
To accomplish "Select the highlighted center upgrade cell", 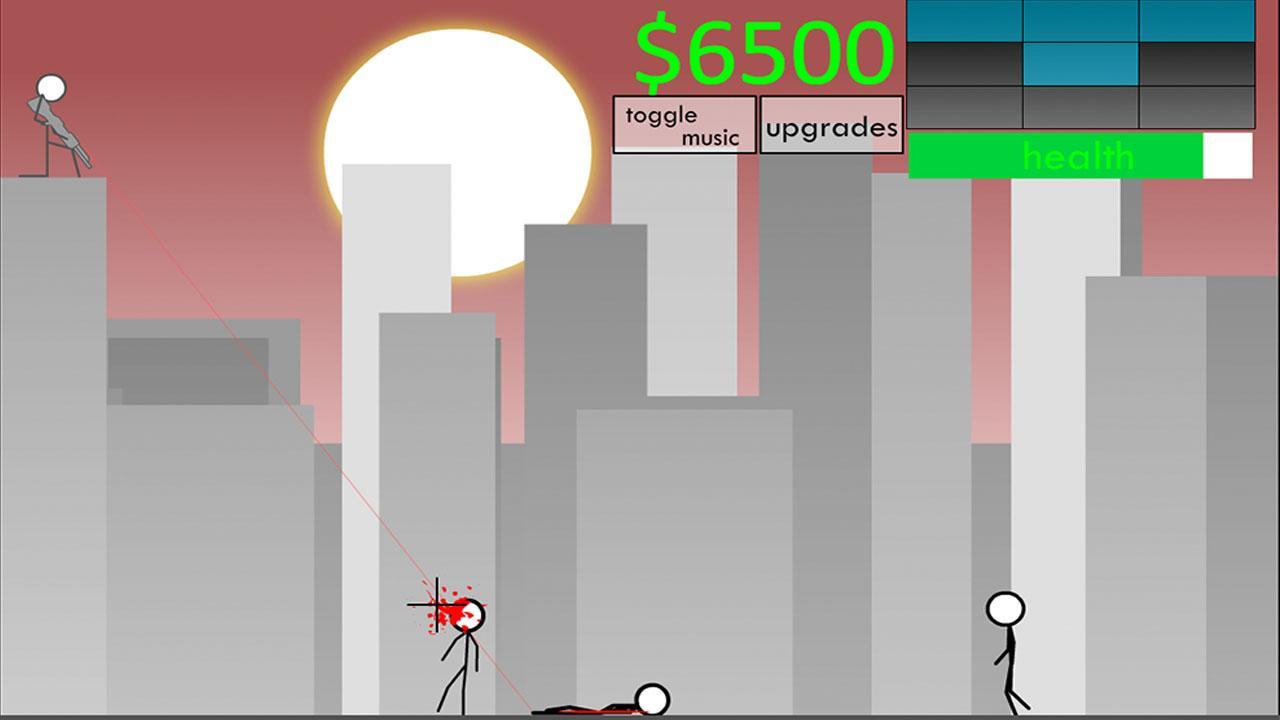I will click(x=1080, y=64).
